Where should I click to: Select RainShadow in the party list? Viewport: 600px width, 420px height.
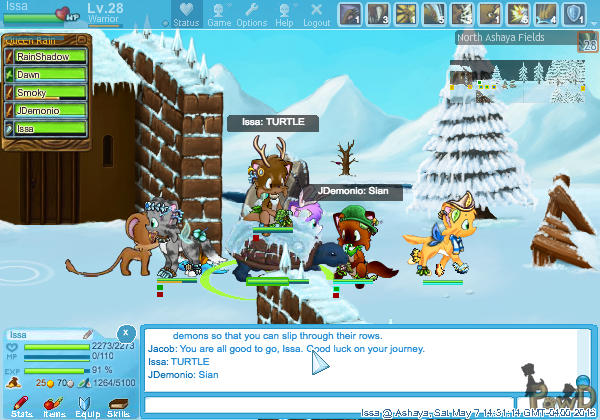pos(48,57)
